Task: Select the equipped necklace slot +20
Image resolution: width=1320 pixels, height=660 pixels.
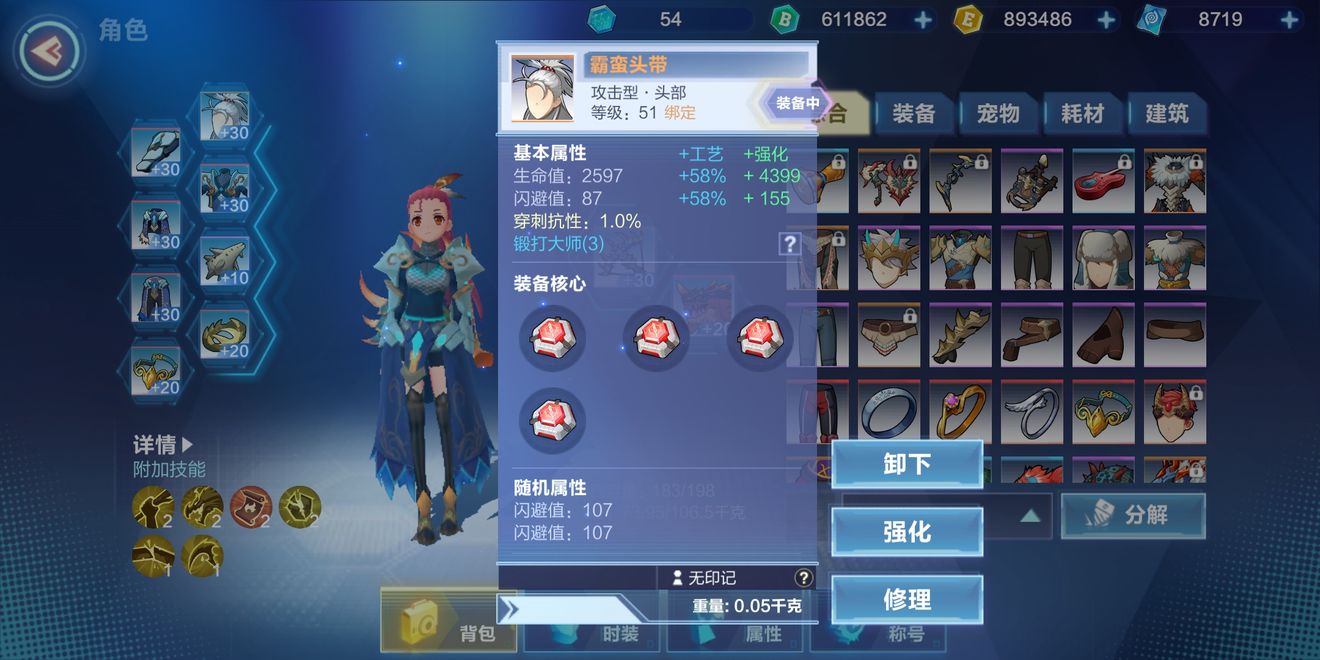Action: [x=156, y=372]
